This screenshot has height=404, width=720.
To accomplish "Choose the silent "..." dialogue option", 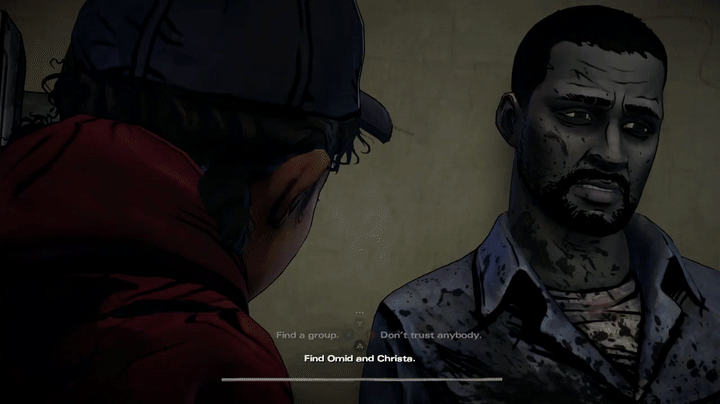I will (x=360, y=314).
